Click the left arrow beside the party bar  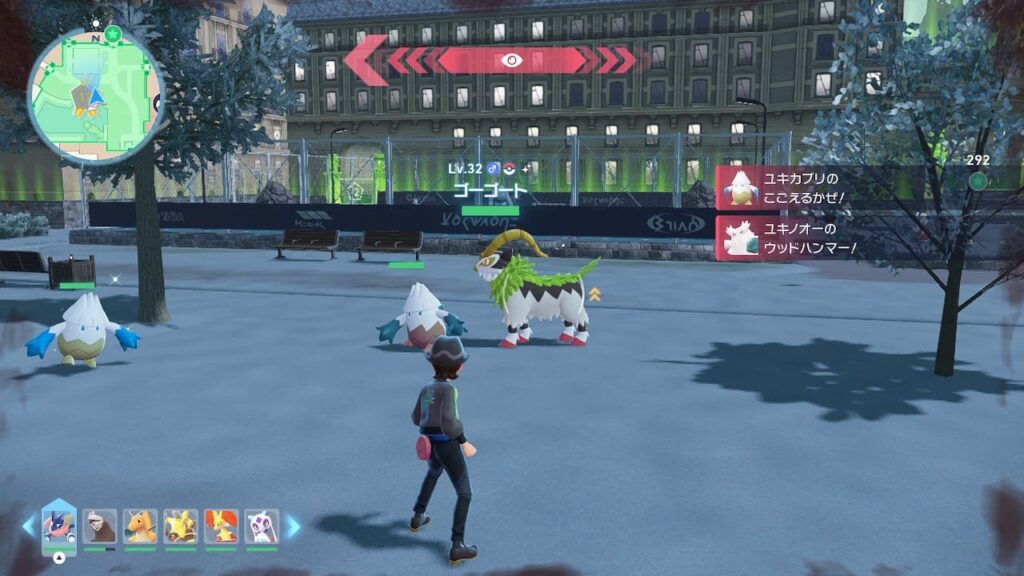(28, 526)
